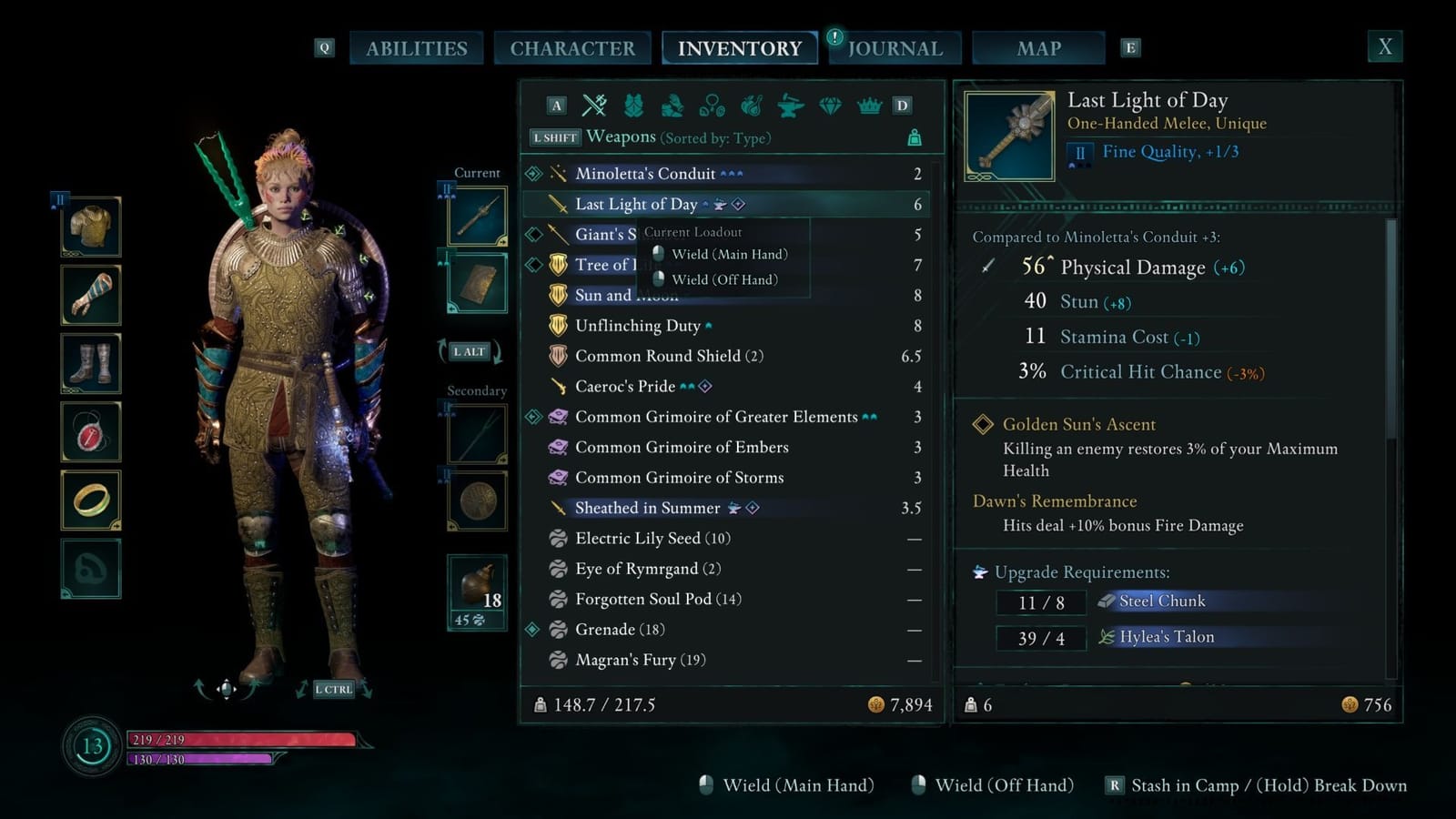
Task: Expand the next category with the D key button
Action: tap(902, 106)
